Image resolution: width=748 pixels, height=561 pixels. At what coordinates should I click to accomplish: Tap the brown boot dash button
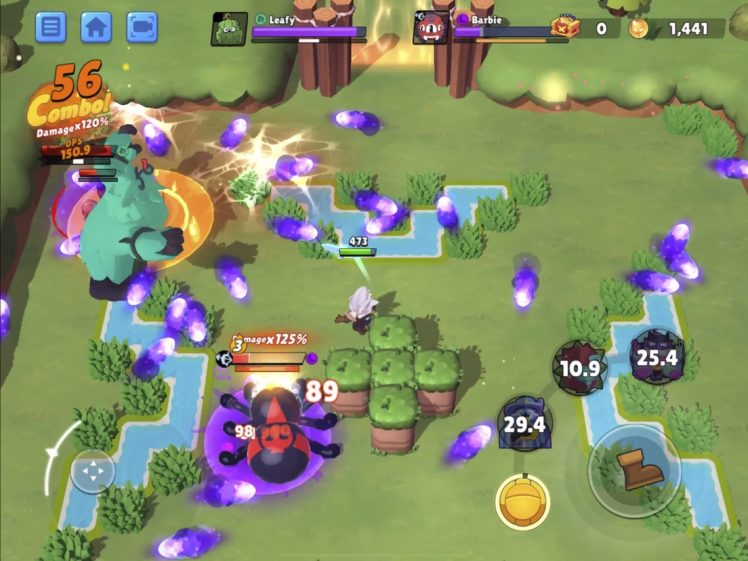(x=633, y=470)
